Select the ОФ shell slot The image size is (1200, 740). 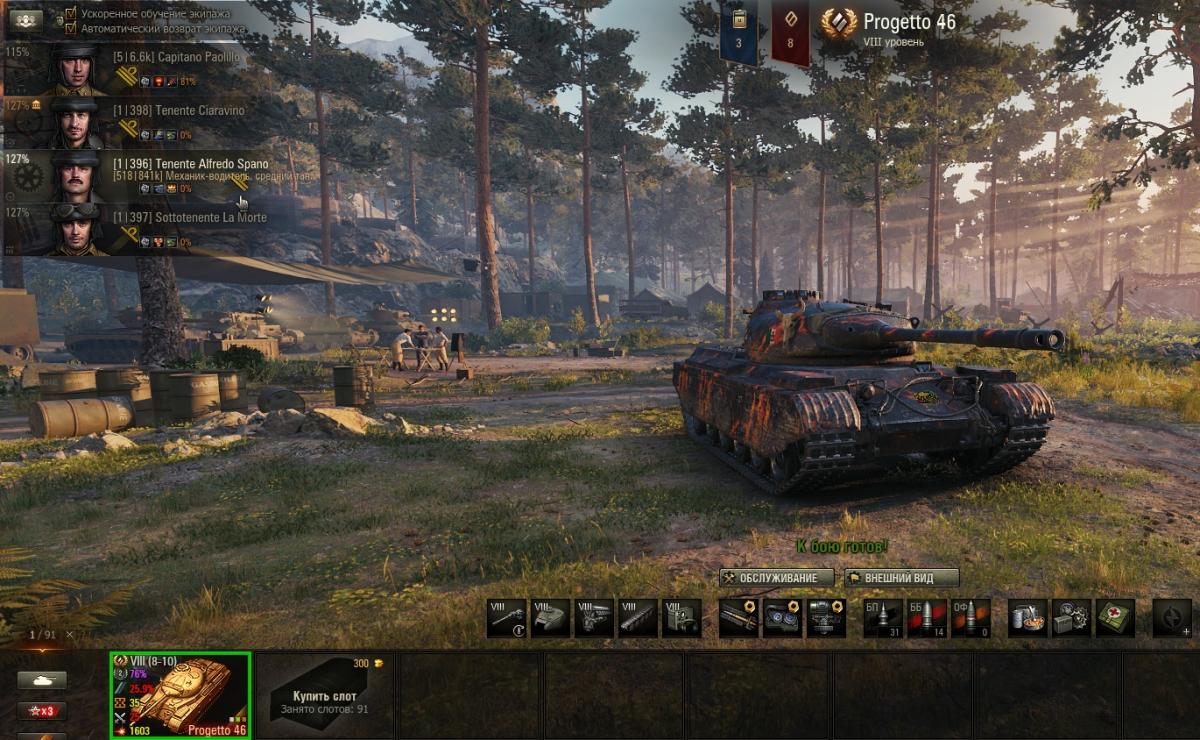tap(970, 618)
